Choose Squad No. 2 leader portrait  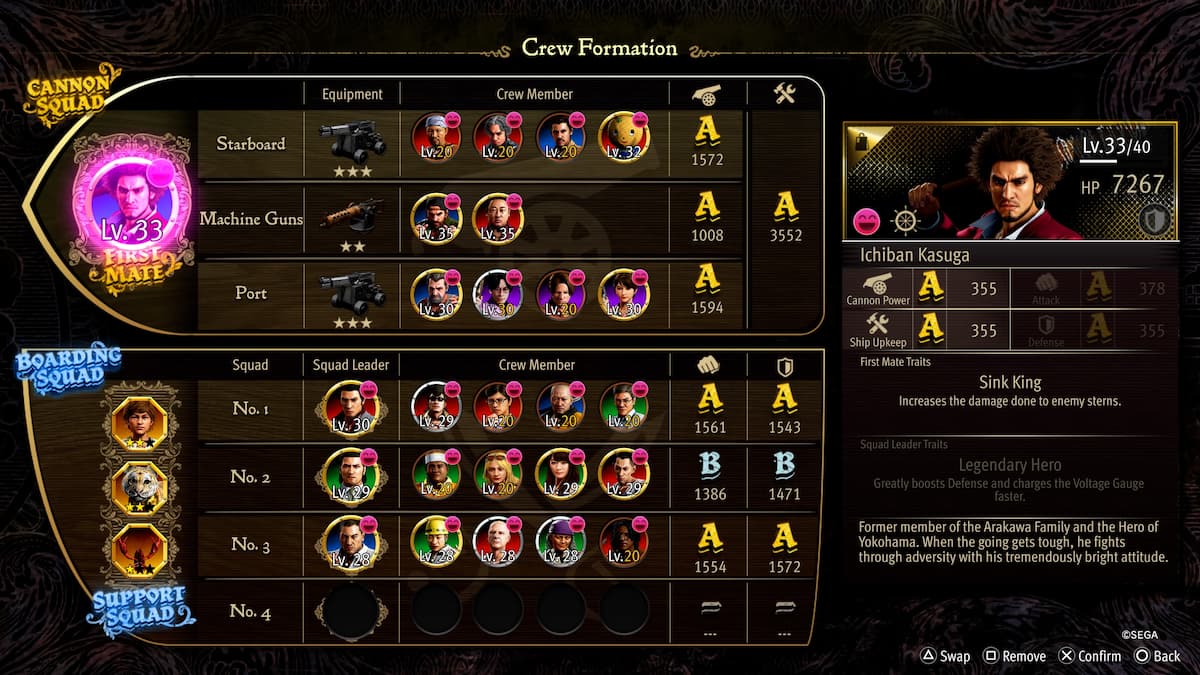pyautogui.click(x=351, y=475)
